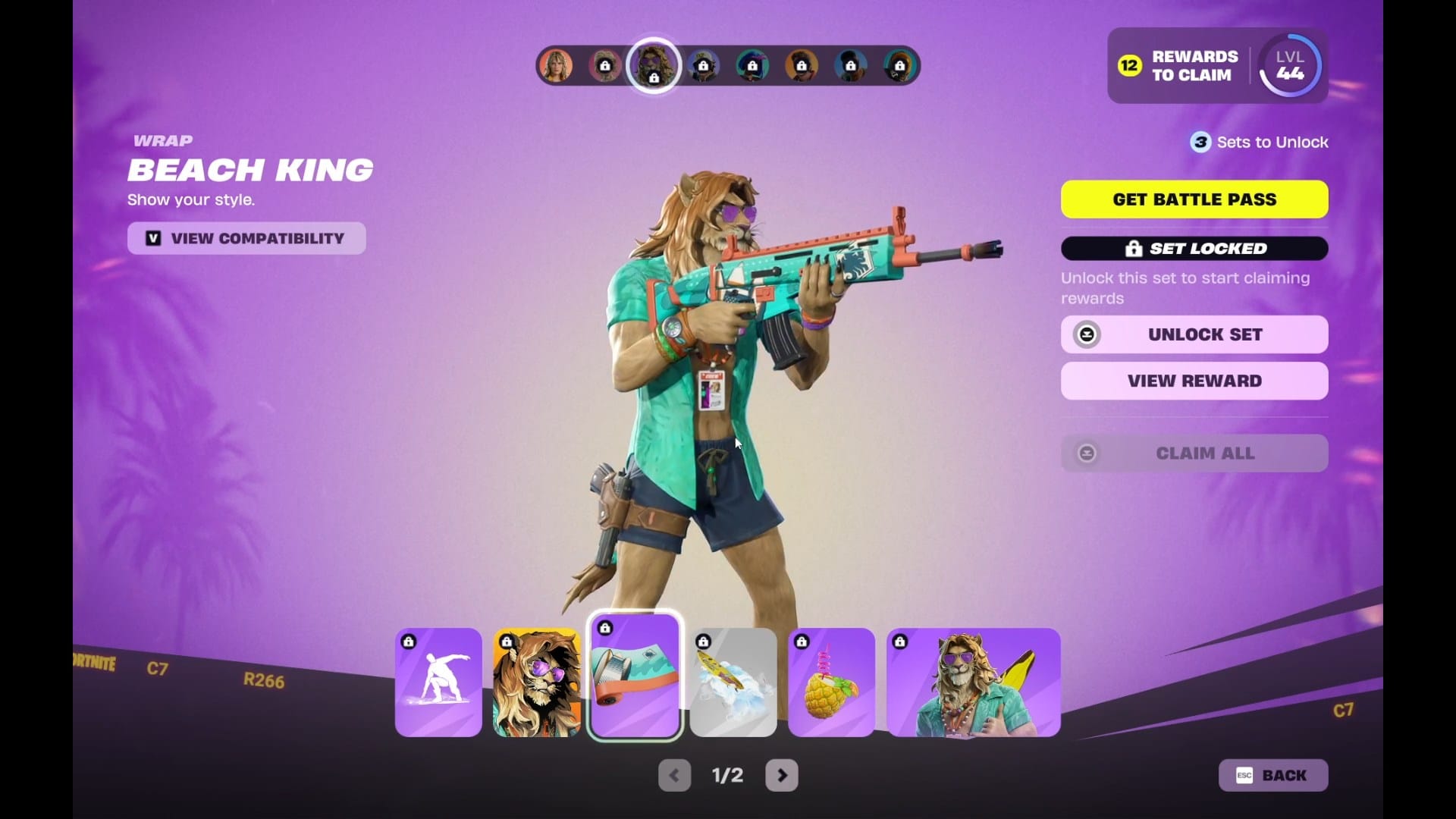This screenshot has height=819, width=1456.
Task: Go back with the Back button
Action: pyautogui.click(x=1272, y=775)
